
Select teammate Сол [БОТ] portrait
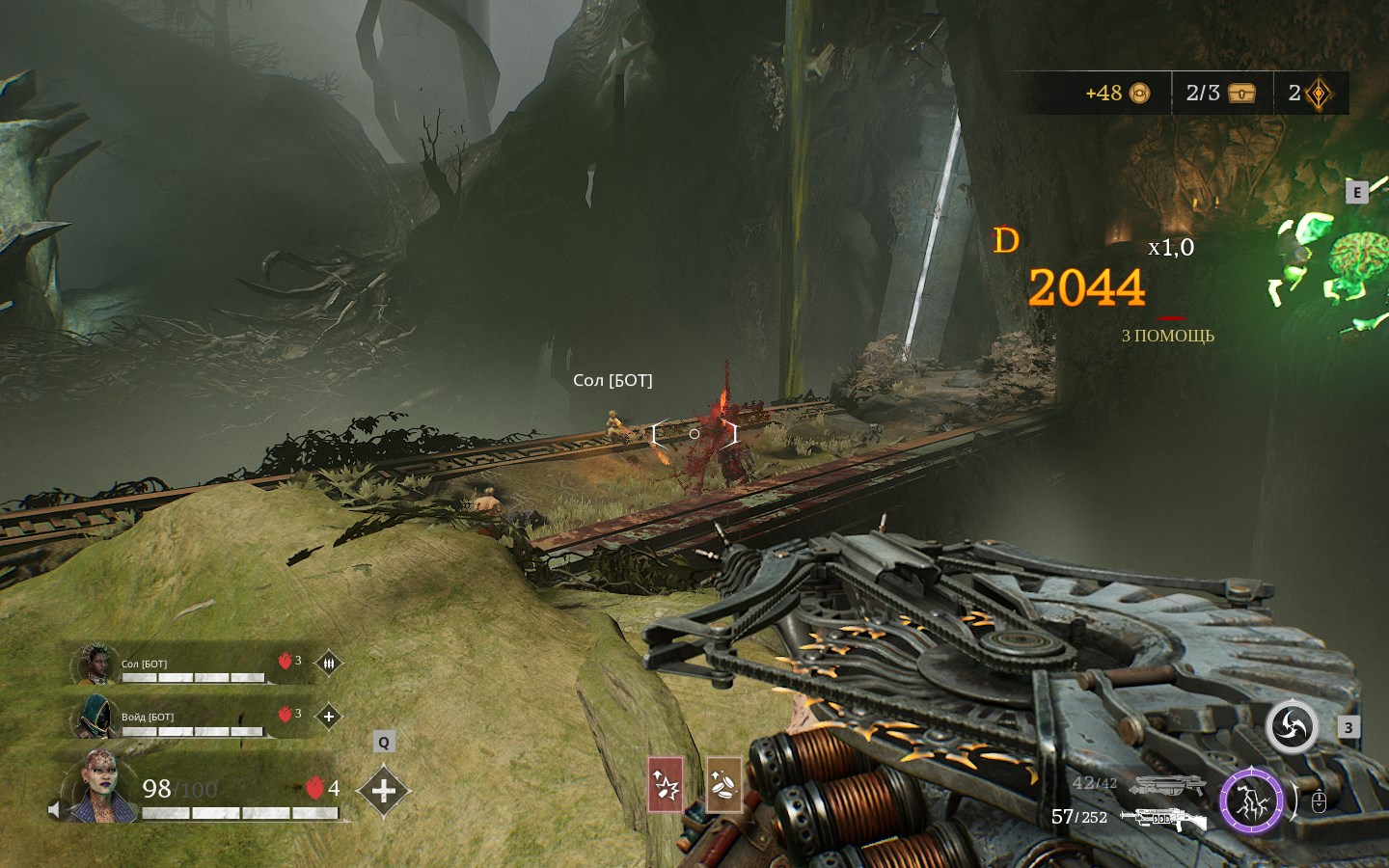pyautogui.click(x=96, y=664)
